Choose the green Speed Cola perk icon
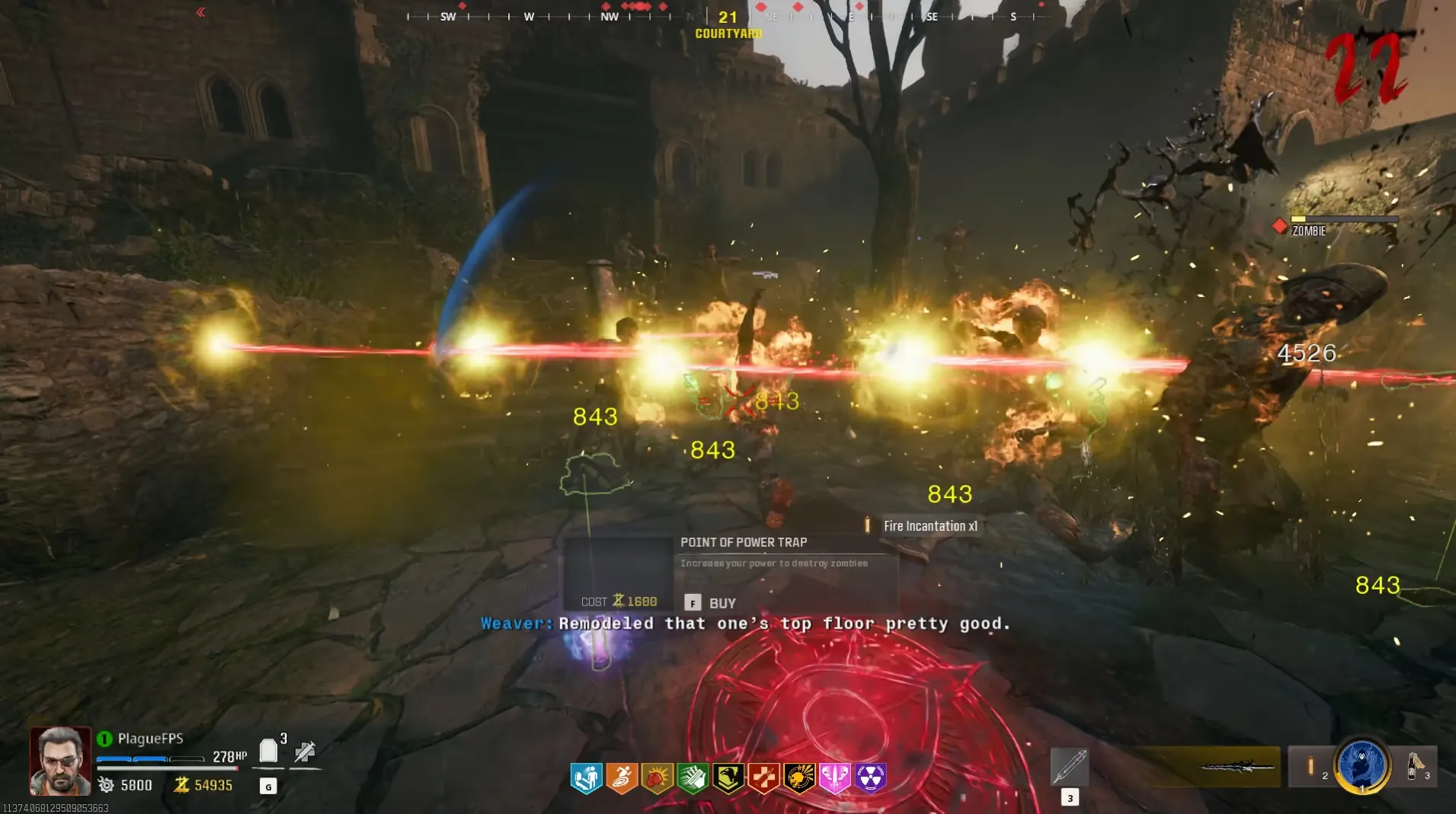The height and width of the screenshot is (814, 1456). click(693, 778)
